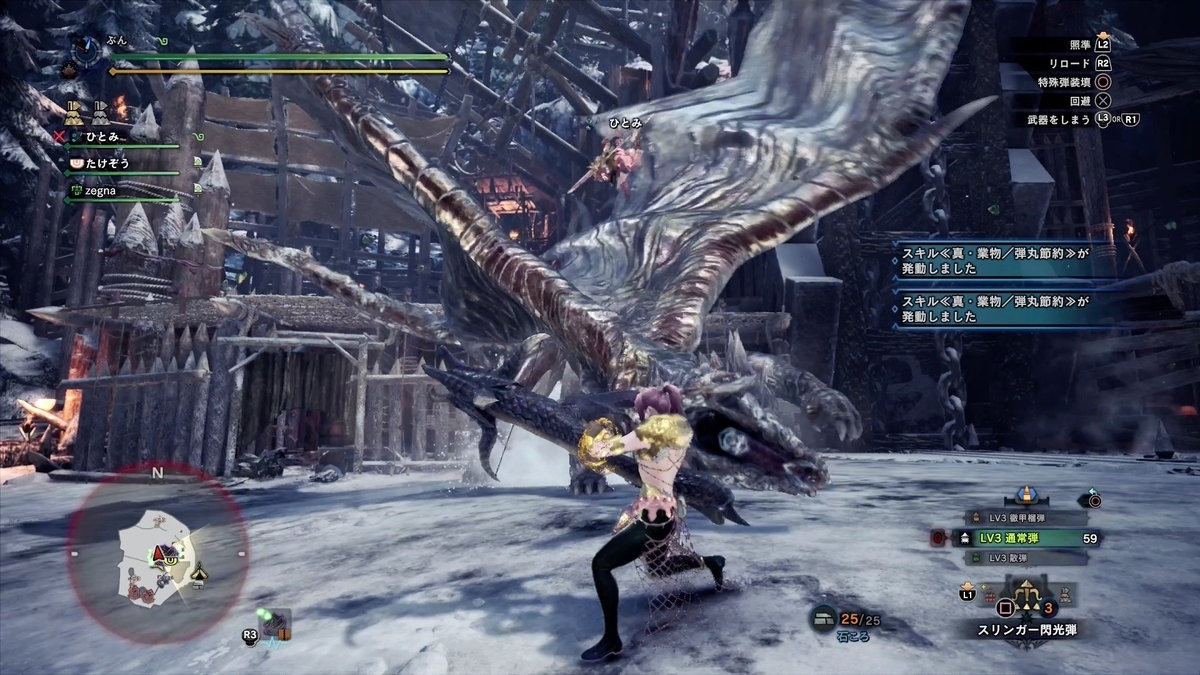Screen dimensions: 1200x675
Task: Select party member zegna in the list
Action: (100, 188)
